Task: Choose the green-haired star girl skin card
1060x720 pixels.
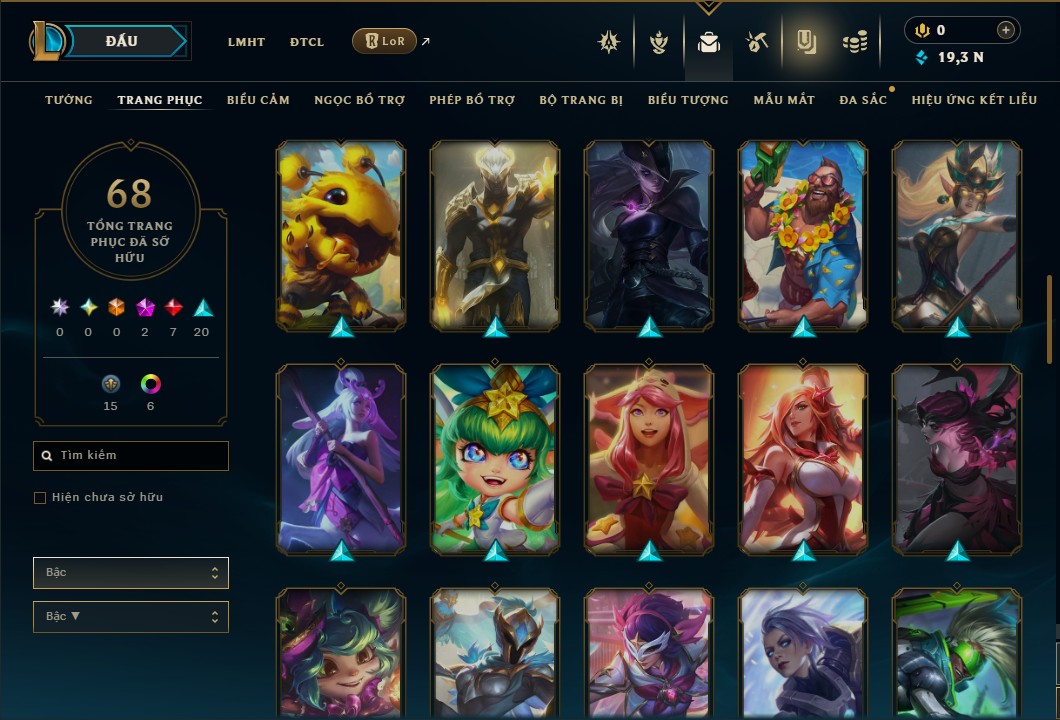Action: pyautogui.click(x=495, y=459)
